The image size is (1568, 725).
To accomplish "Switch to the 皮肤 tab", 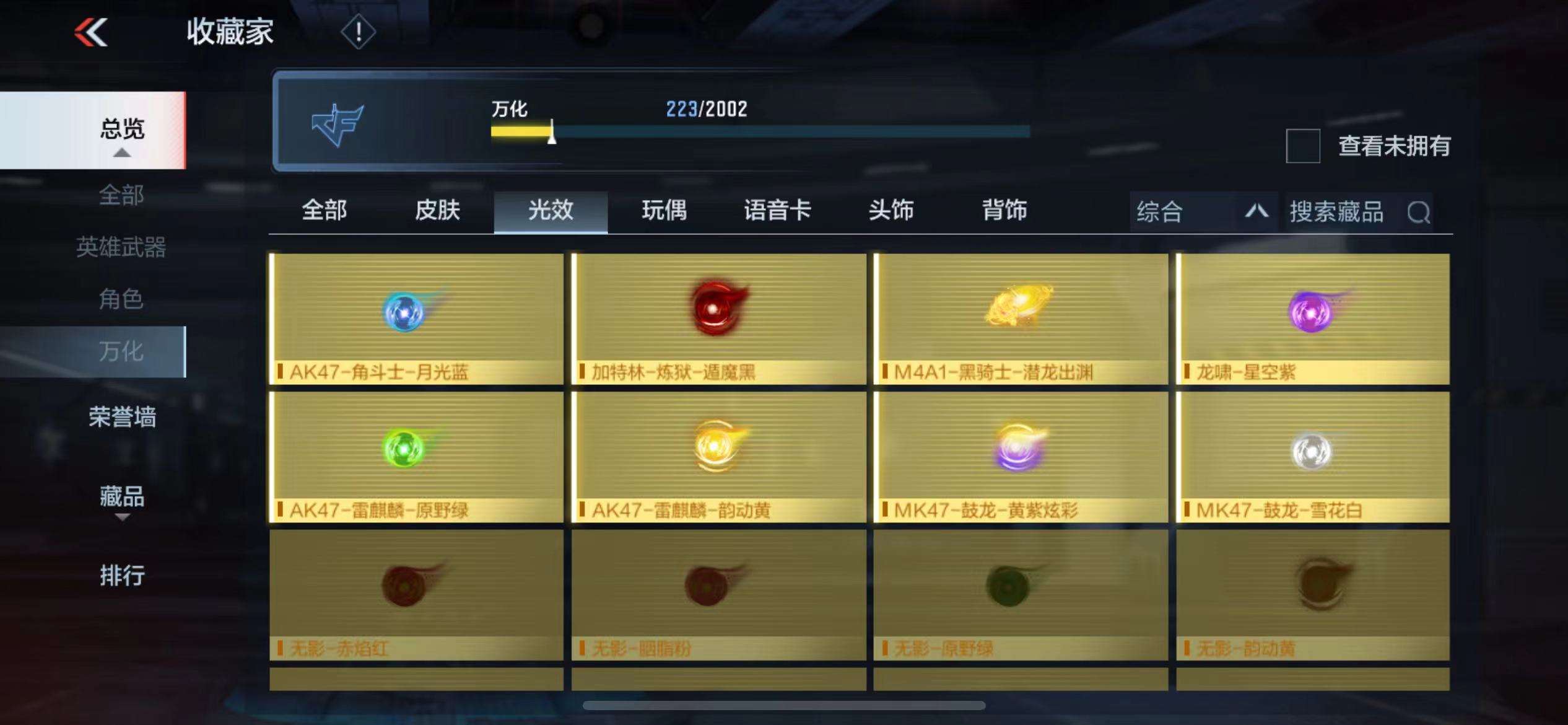I will click(x=437, y=211).
